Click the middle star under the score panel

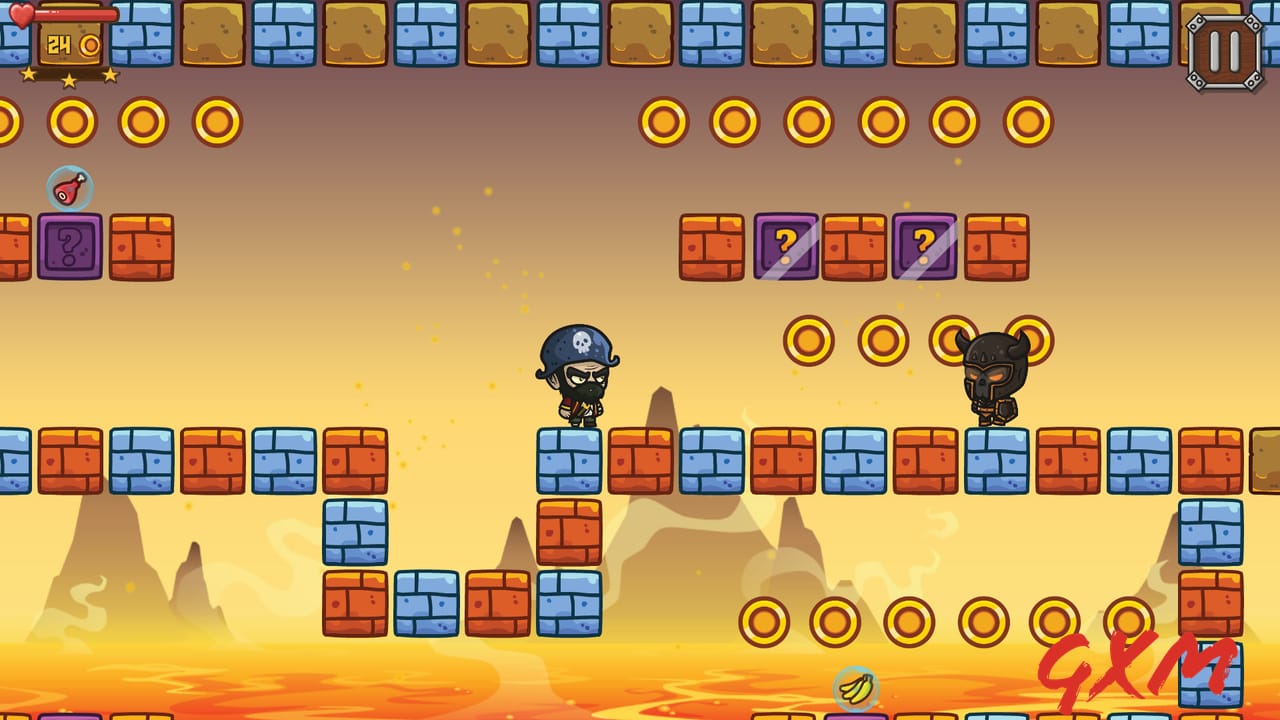click(x=68, y=82)
